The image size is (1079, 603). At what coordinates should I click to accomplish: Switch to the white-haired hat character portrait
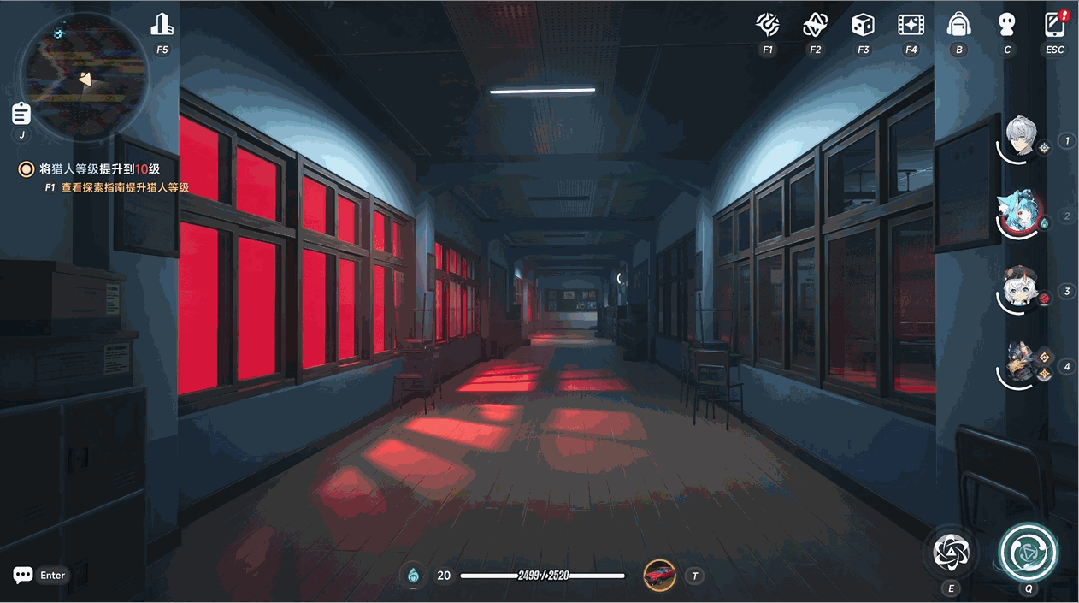1020,289
